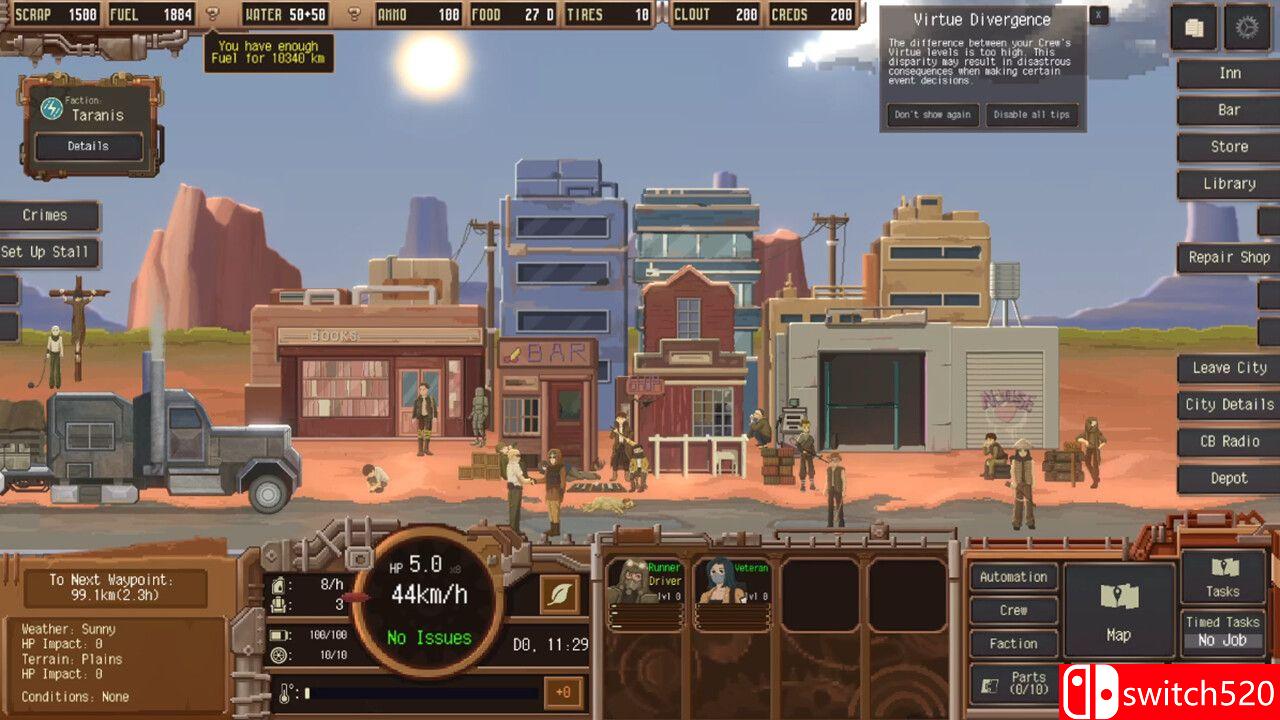Click the tire wheel icon showing 10/10
This screenshot has height=720, width=1280.
[278, 656]
